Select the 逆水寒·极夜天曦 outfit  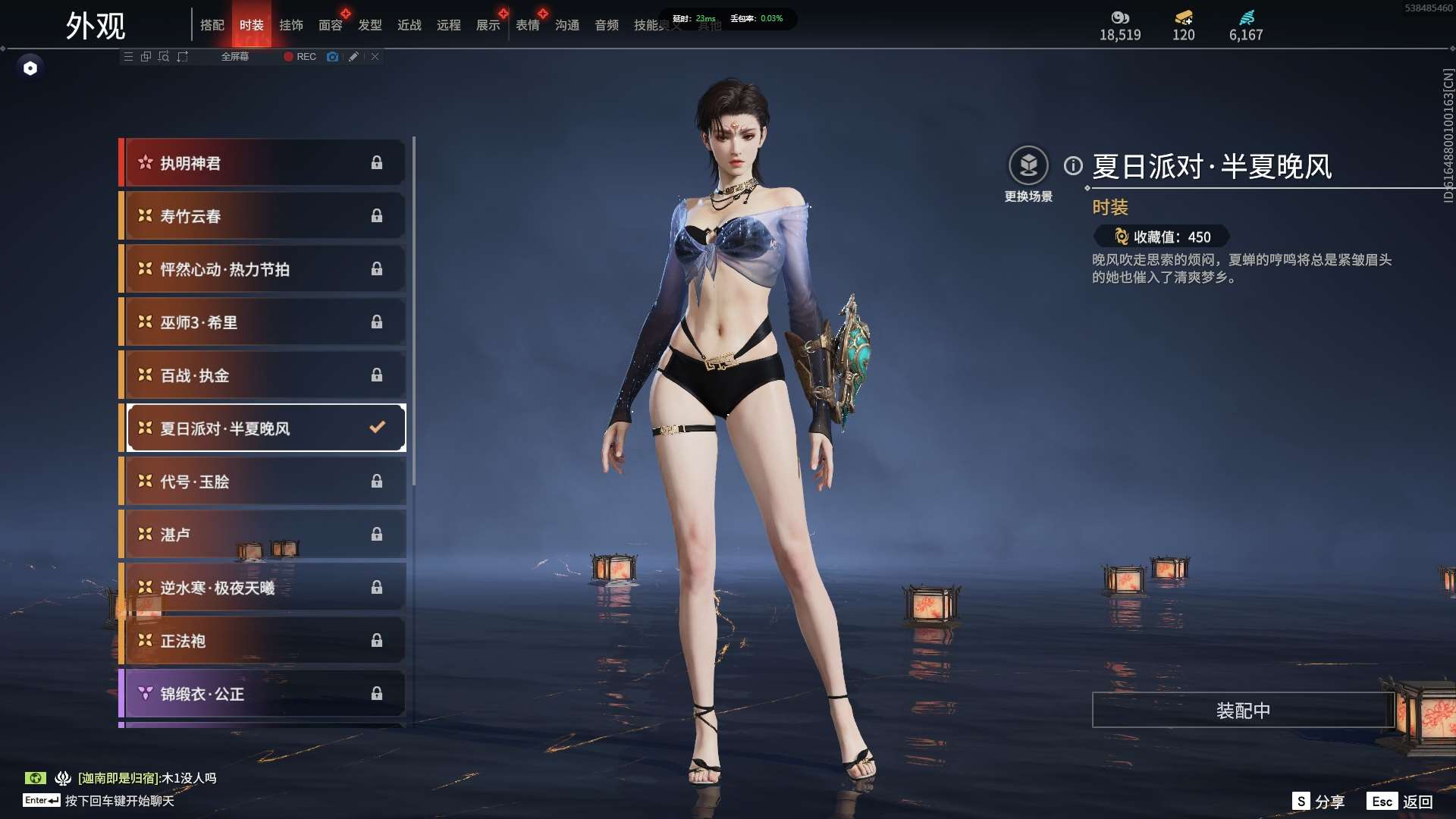click(262, 588)
